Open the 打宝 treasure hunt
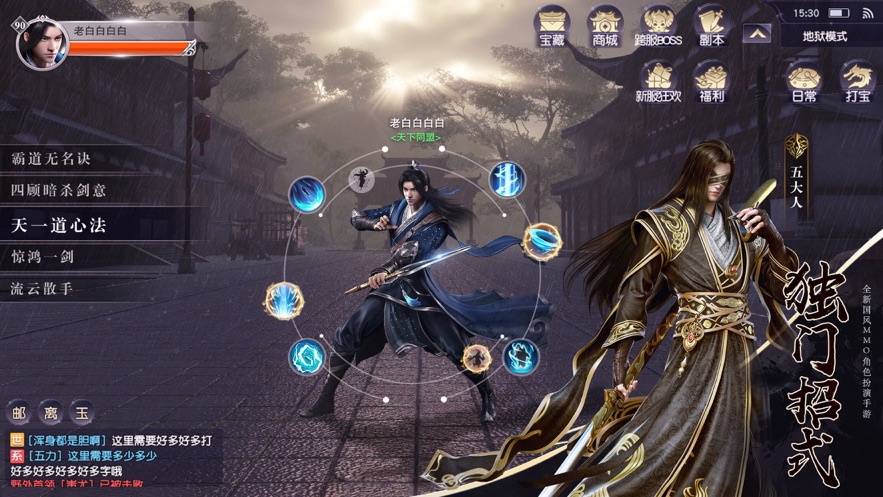The height and width of the screenshot is (497, 883). click(857, 81)
